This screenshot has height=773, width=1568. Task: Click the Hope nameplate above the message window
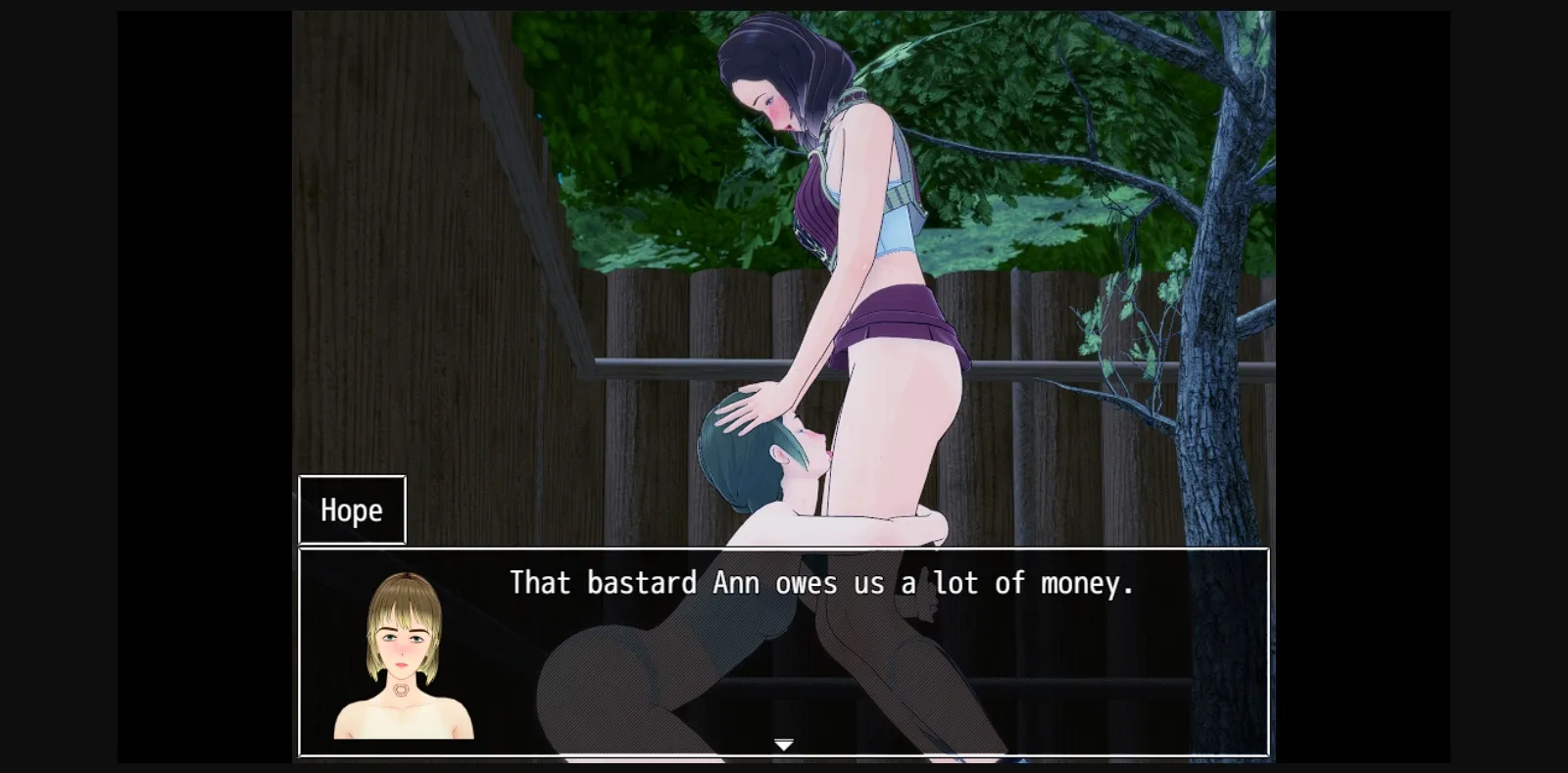(351, 509)
